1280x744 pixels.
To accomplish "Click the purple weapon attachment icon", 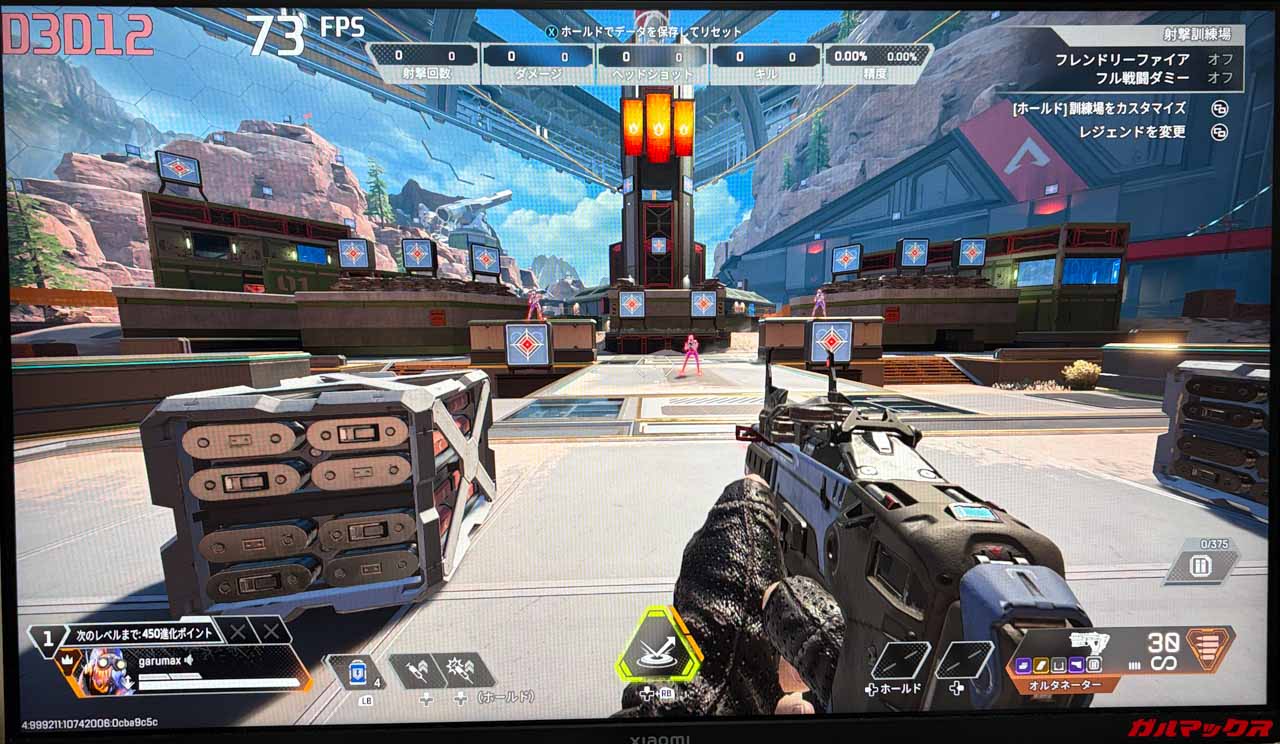I will point(1024,664).
